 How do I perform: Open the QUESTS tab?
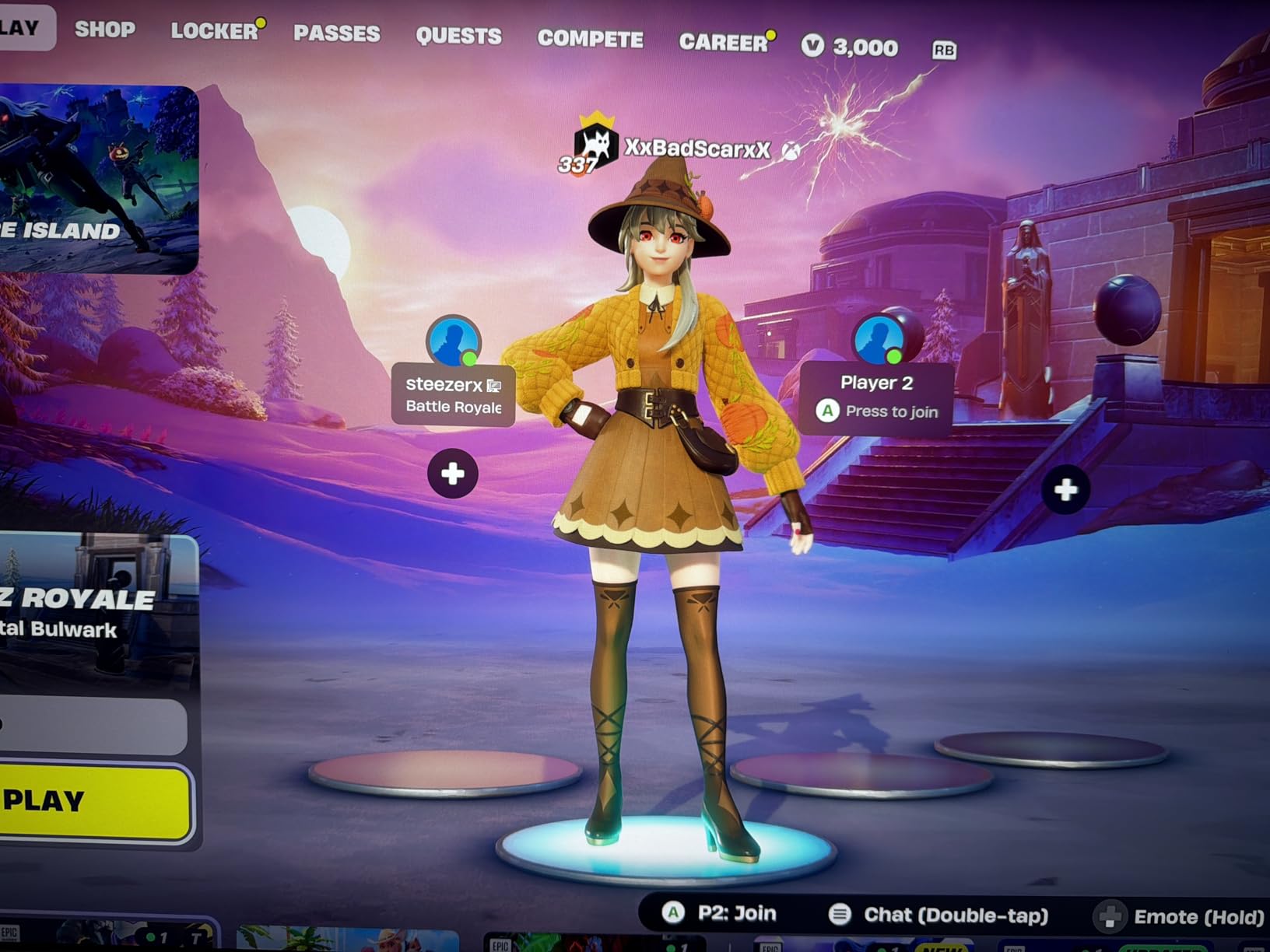tap(458, 36)
